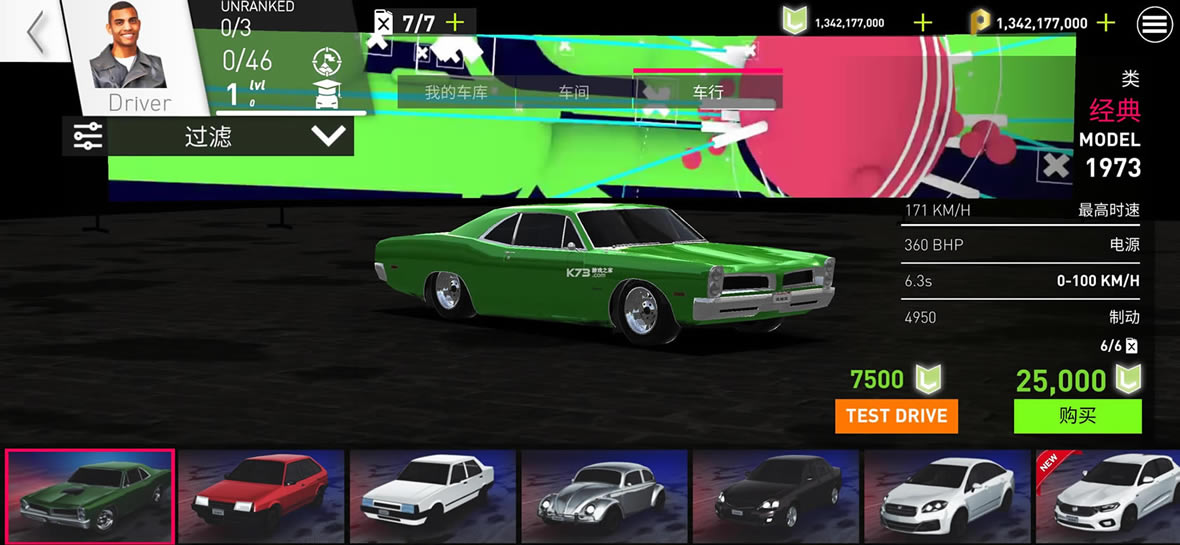Start a TEST DRIVE of this car
Screen dimensions: 1180x545
[x=896, y=416]
